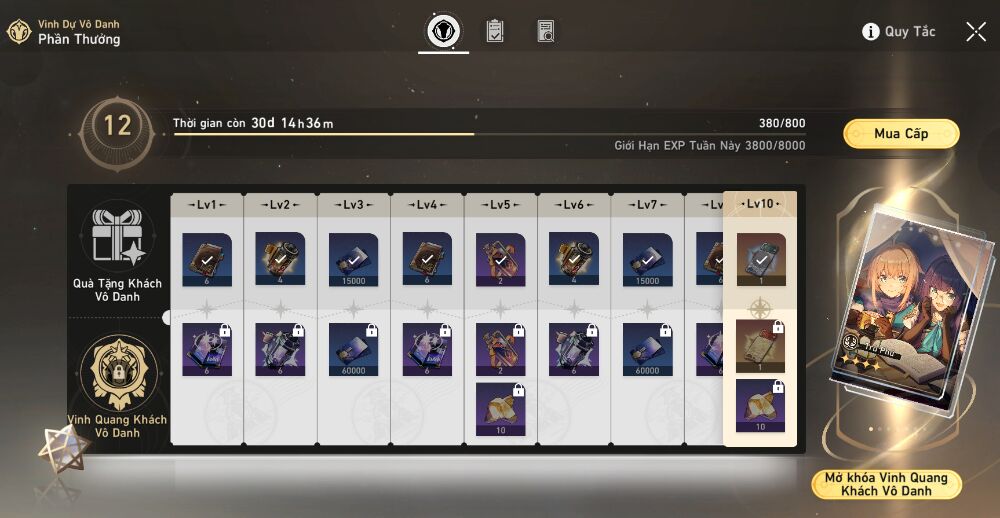Select the Lv4 free reward item

coord(427,258)
